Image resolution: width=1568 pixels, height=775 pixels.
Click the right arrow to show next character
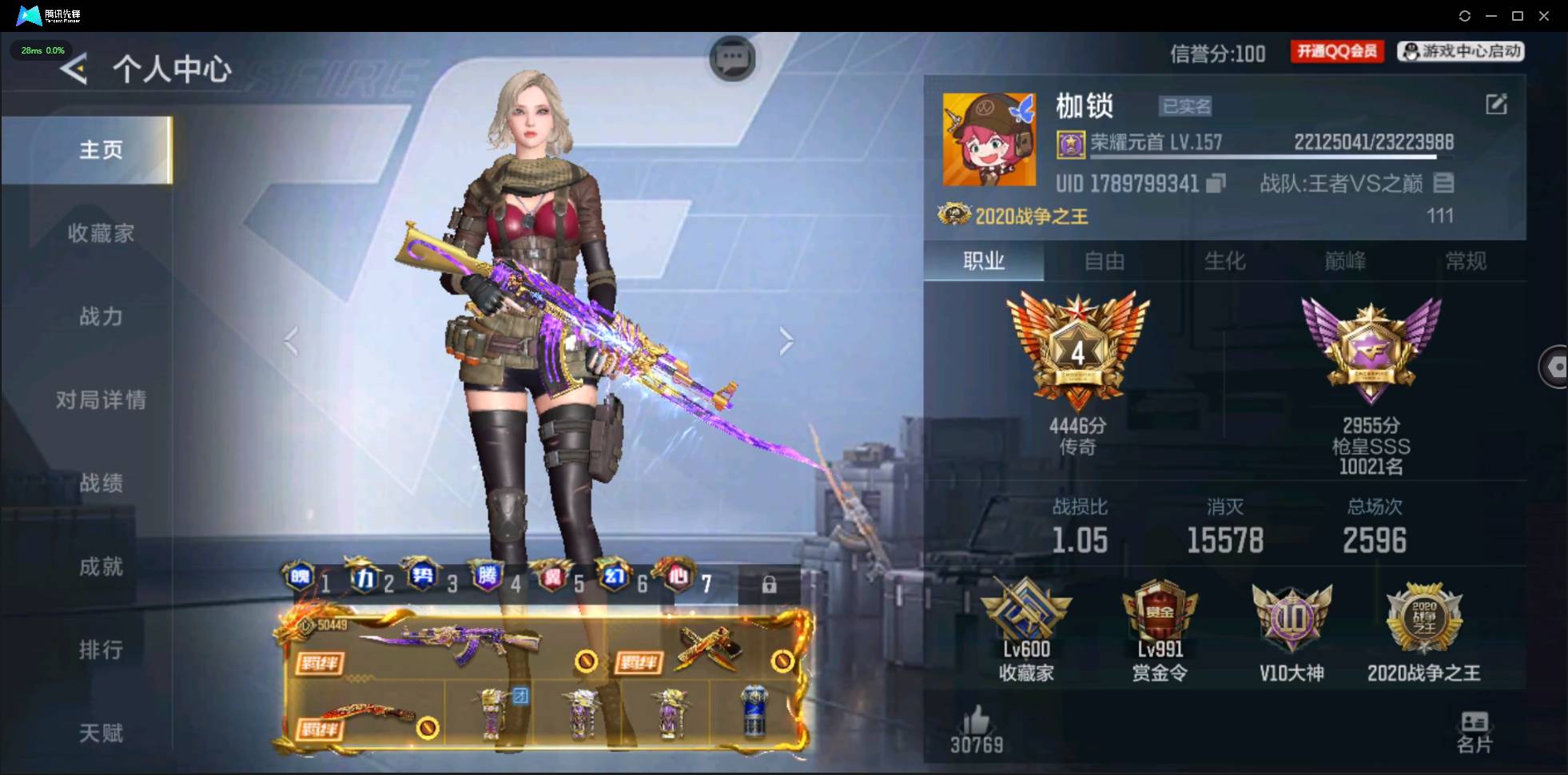[787, 341]
